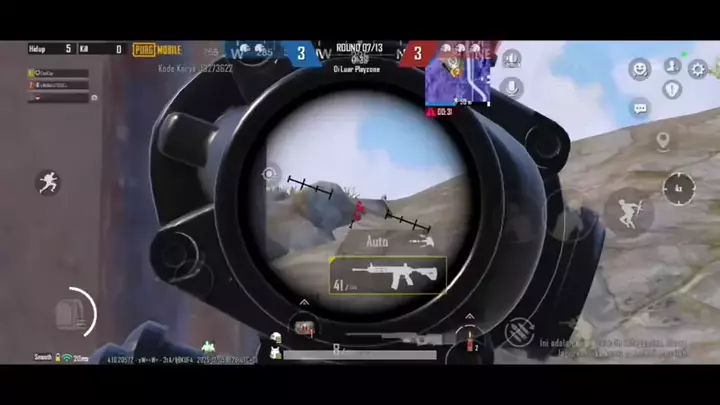Open the shield report icon

672,90
